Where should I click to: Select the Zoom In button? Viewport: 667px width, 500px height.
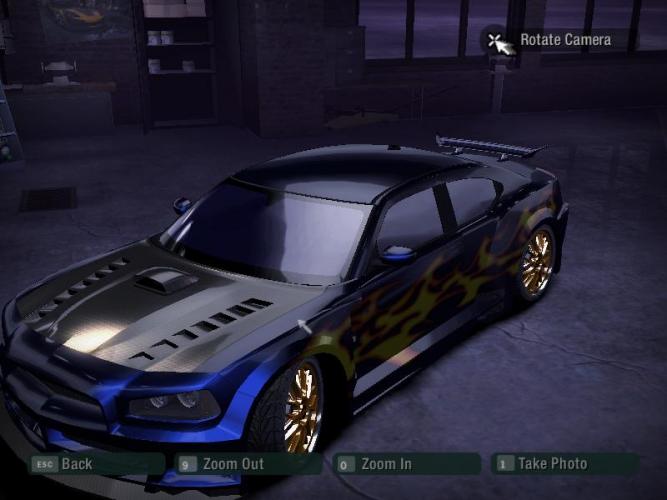[x=386, y=464]
